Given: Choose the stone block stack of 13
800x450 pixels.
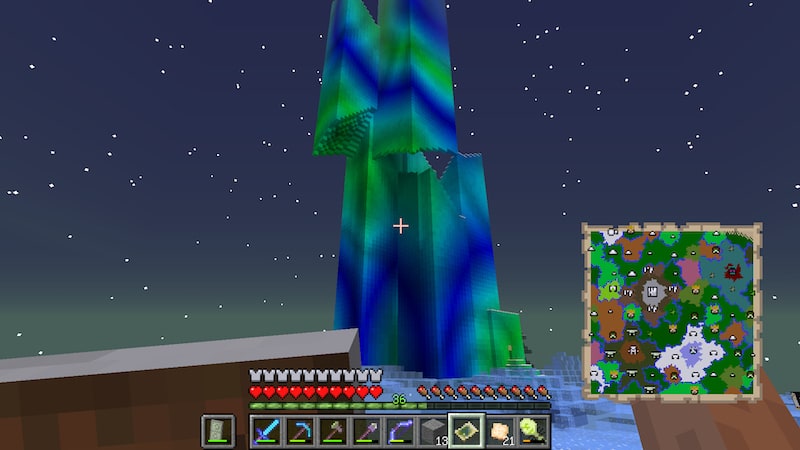Looking at the screenshot, I should tap(432, 431).
